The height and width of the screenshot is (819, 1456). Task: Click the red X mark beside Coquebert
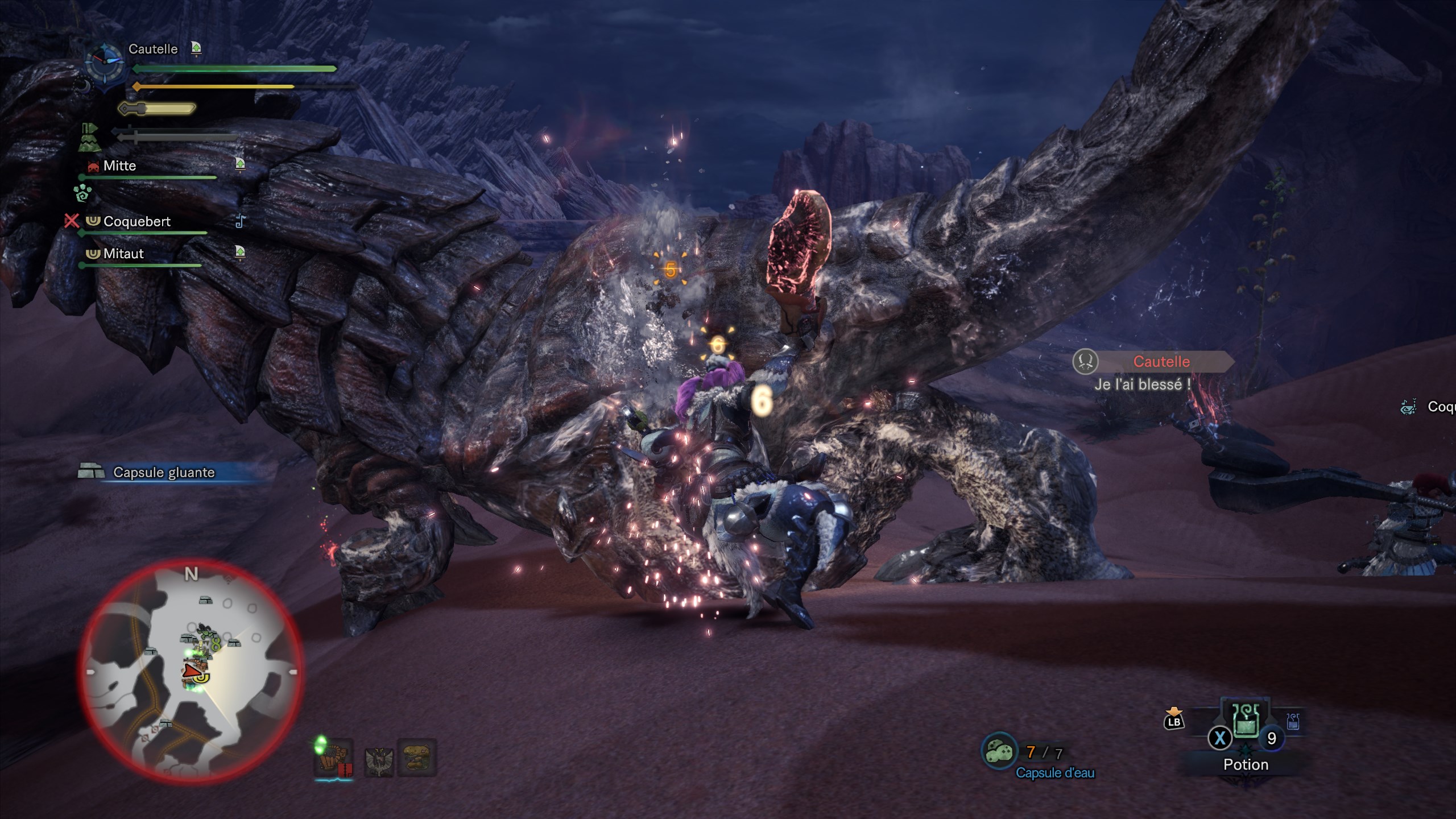click(72, 221)
